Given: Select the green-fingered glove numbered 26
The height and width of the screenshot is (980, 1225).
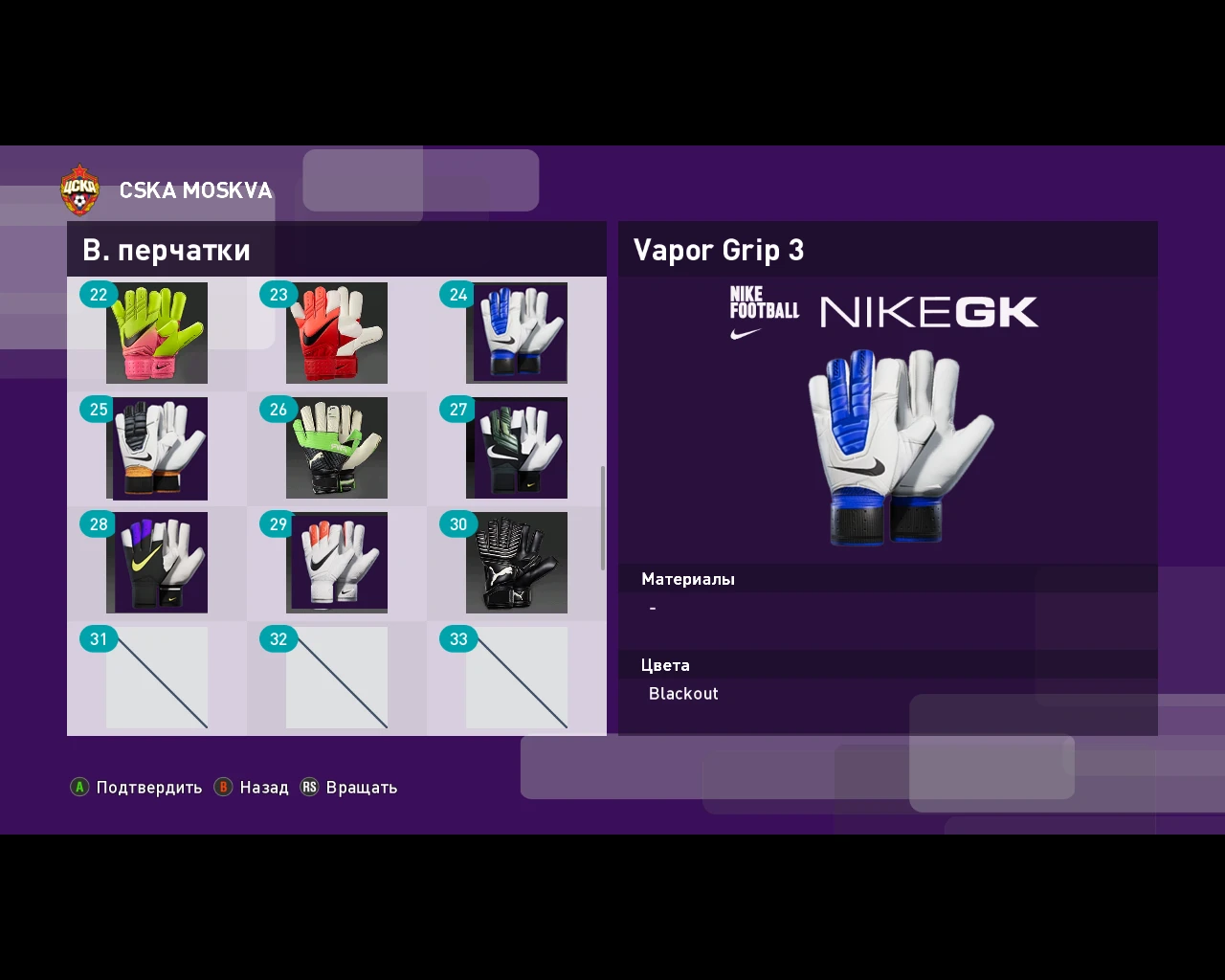Looking at the screenshot, I should (x=337, y=448).
